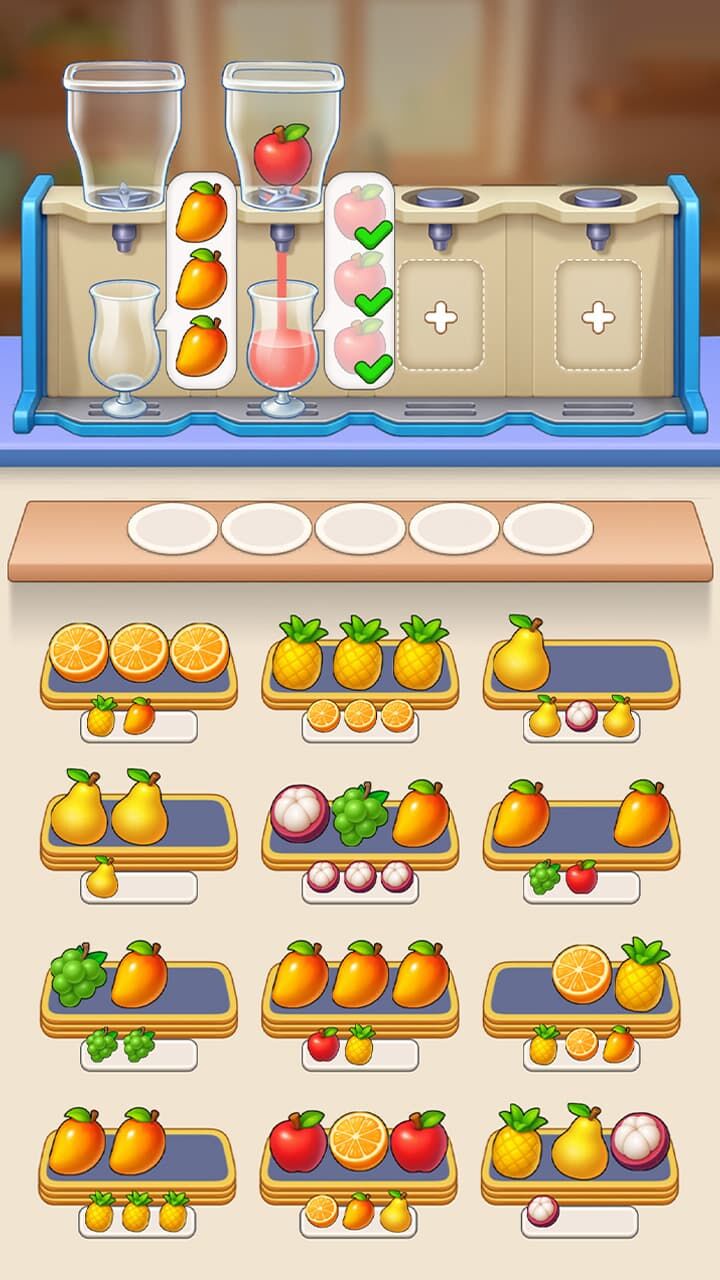Pick the orange slice and pineapple tray

581,985
